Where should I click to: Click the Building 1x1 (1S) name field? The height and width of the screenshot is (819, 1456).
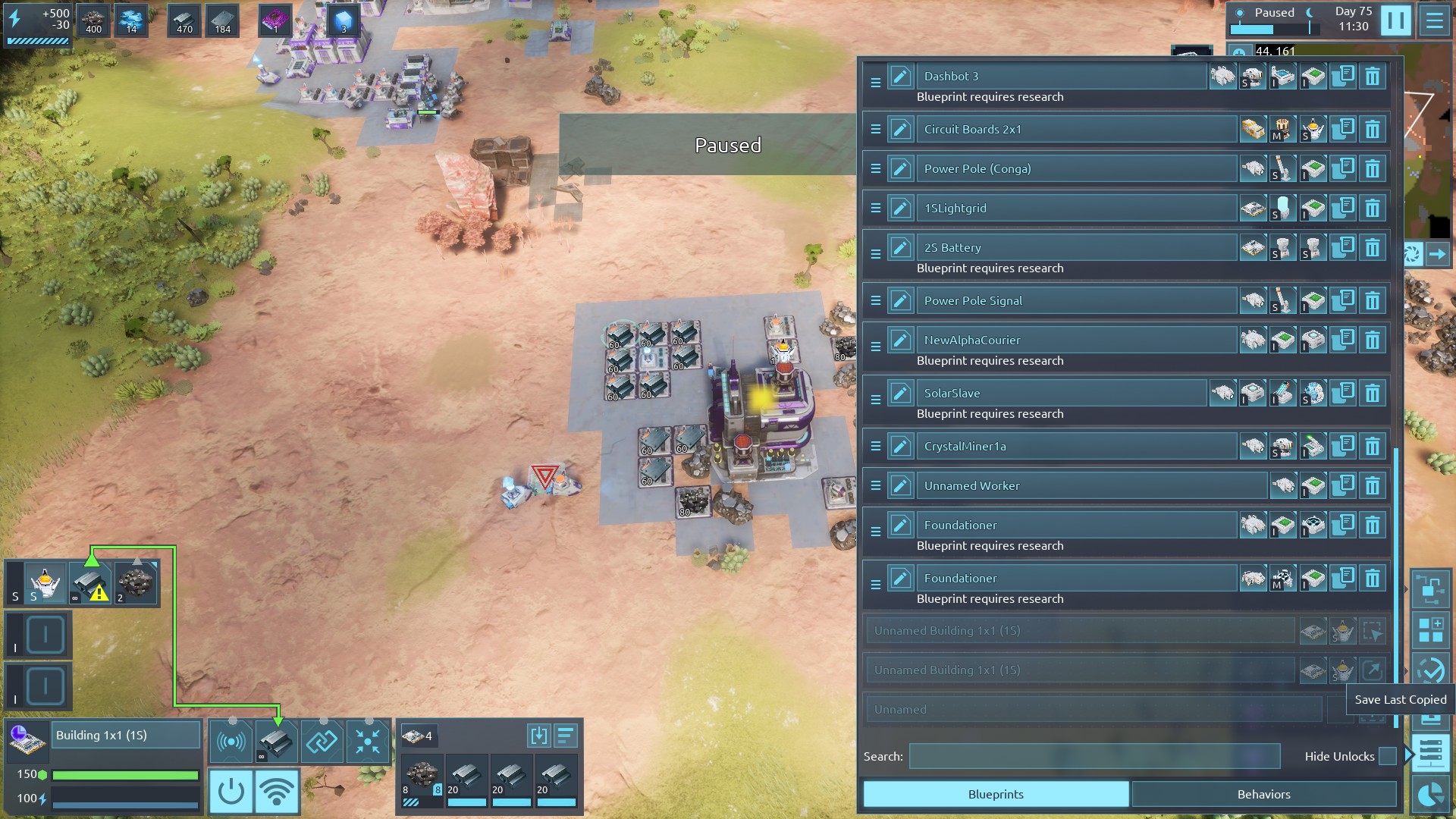click(x=126, y=736)
